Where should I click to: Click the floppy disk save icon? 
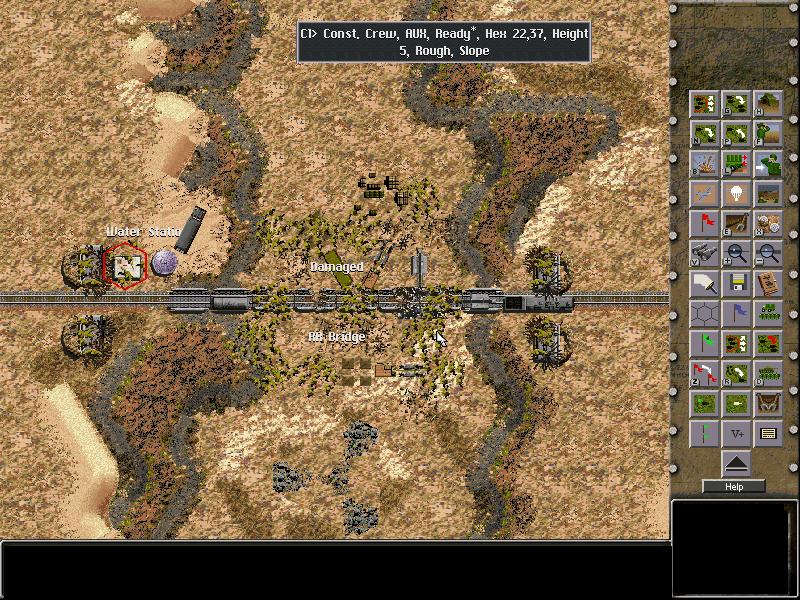click(736, 284)
